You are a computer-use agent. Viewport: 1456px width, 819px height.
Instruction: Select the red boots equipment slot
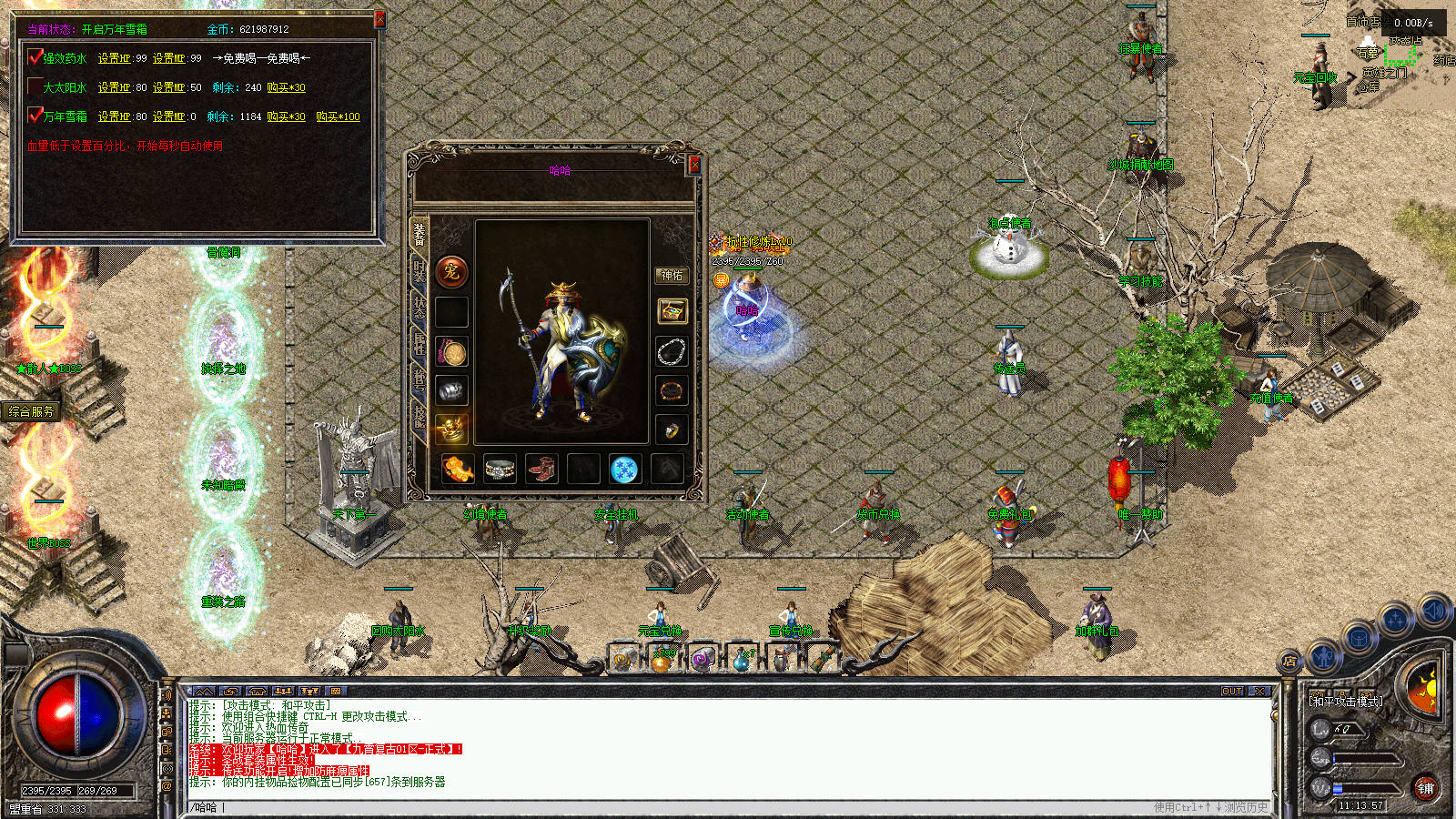(x=541, y=469)
